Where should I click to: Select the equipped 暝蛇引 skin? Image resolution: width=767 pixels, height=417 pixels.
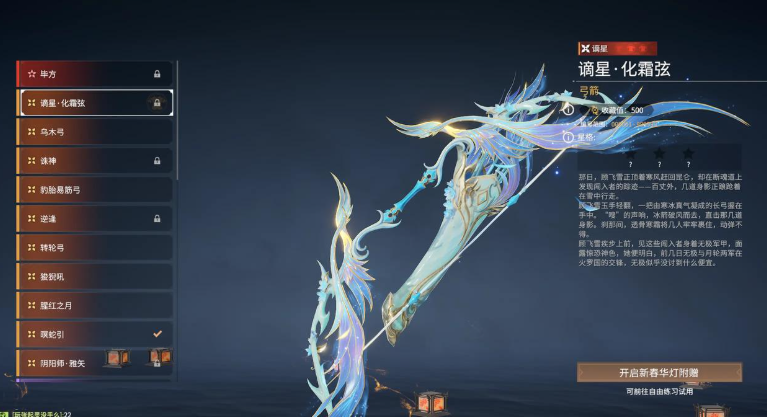[94, 334]
